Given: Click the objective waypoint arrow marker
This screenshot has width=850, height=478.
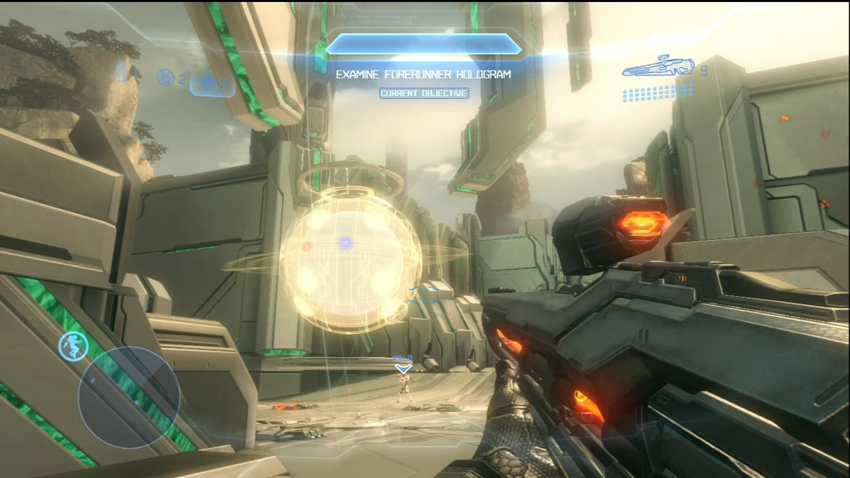Looking at the screenshot, I should coord(403,368).
